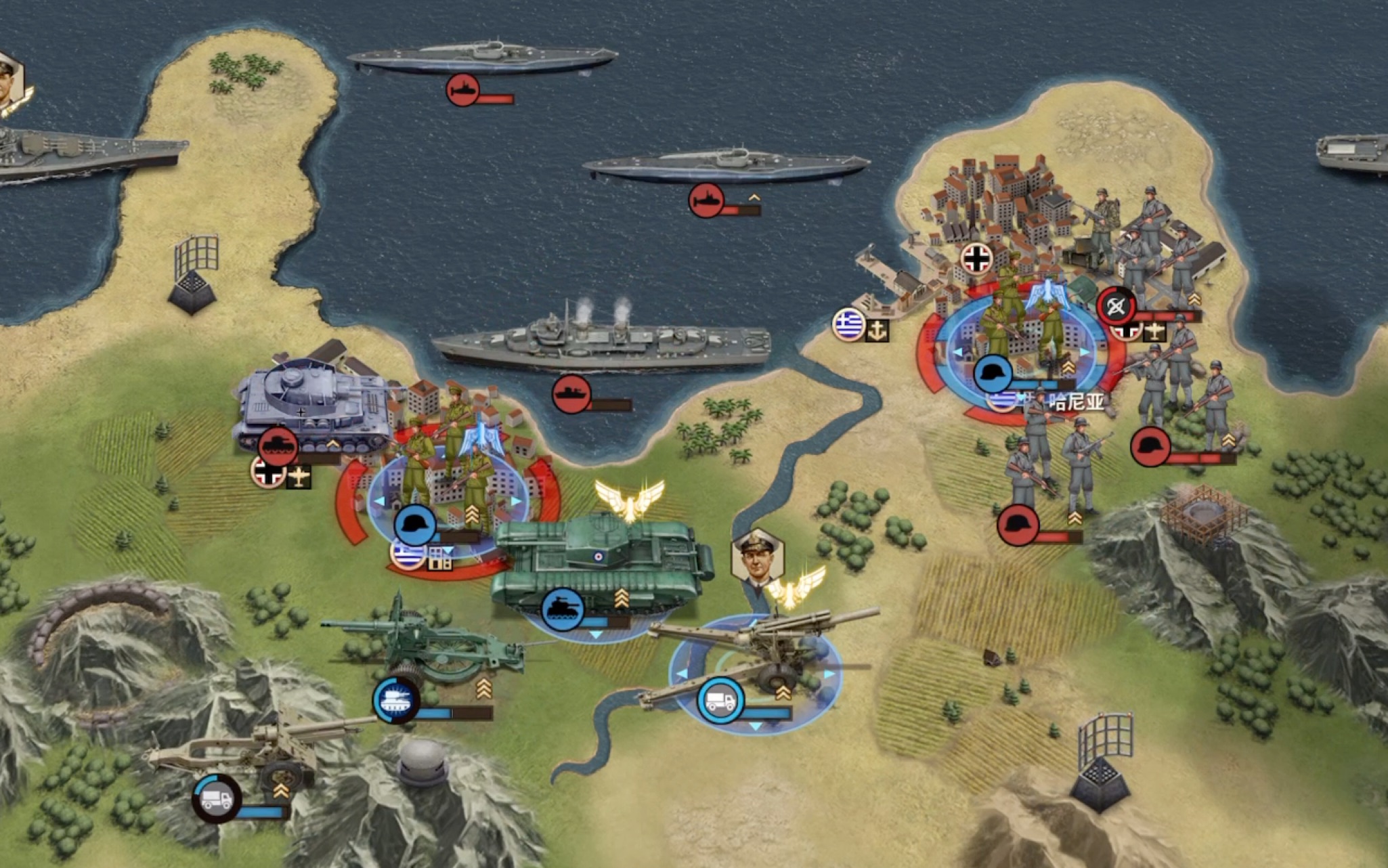Viewport: 1388px width, 868px height.
Task: Click the red crossed-out unit badge
Action: tap(1116, 307)
